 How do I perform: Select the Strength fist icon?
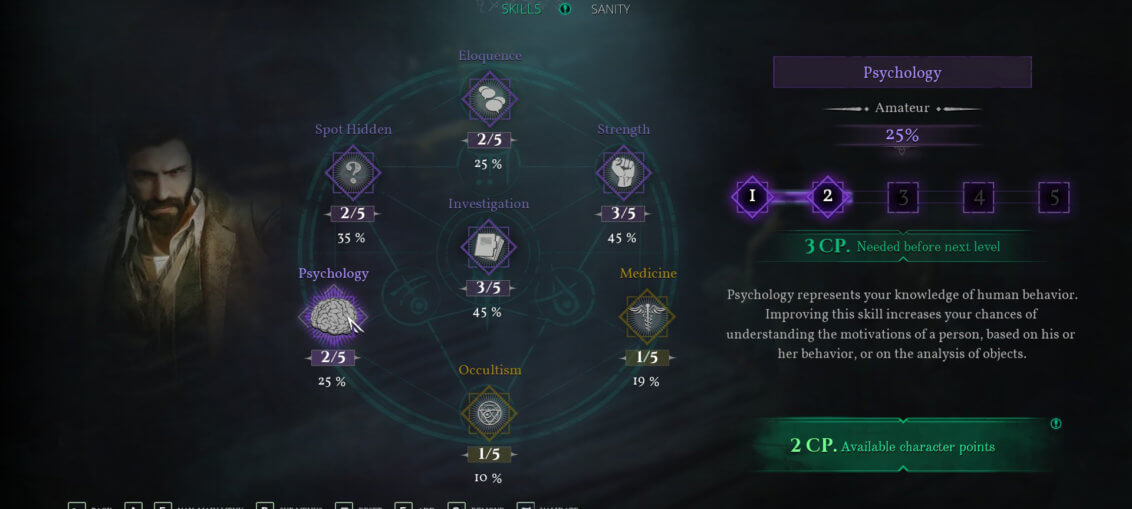(x=623, y=173)
